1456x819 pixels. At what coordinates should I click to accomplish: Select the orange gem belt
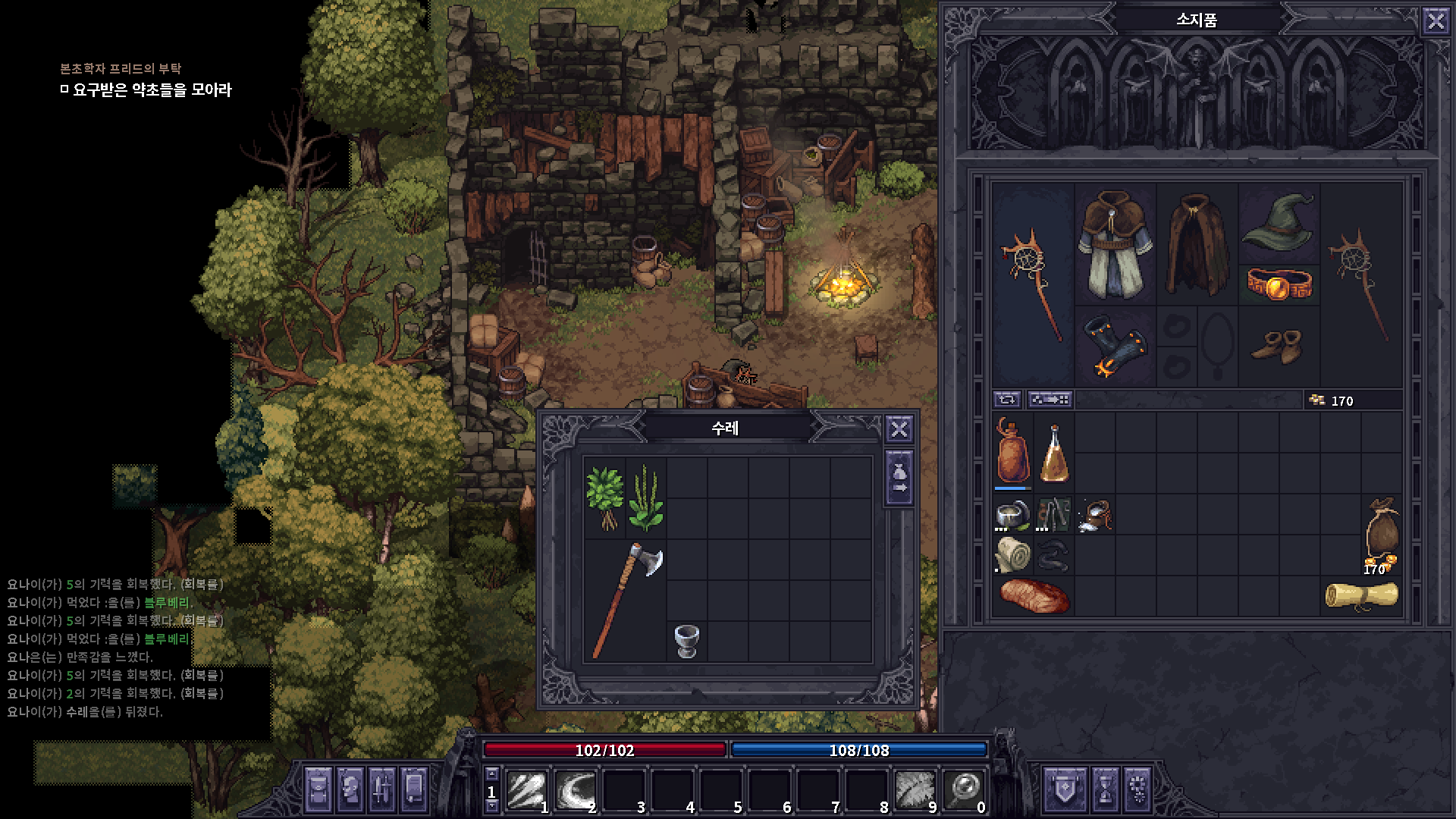pos(1279,284)
